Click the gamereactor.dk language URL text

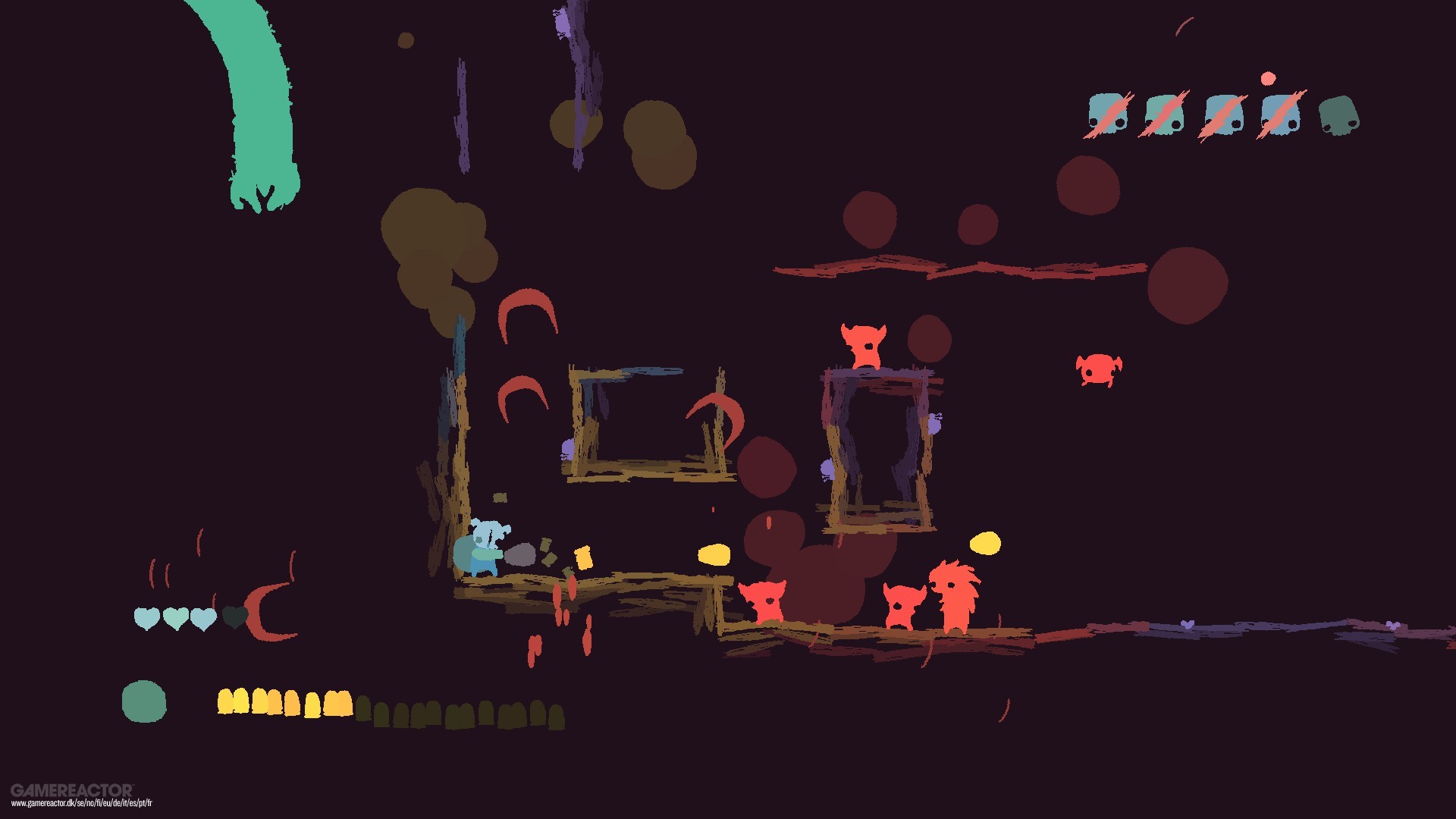click(80, 802)
